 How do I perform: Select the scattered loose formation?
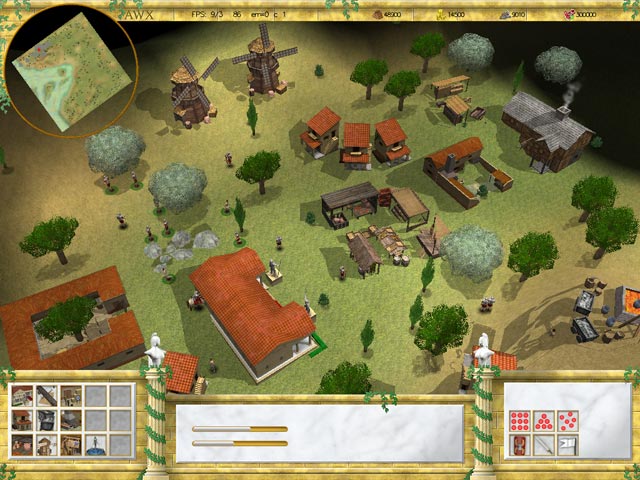[x=566, y=419]
